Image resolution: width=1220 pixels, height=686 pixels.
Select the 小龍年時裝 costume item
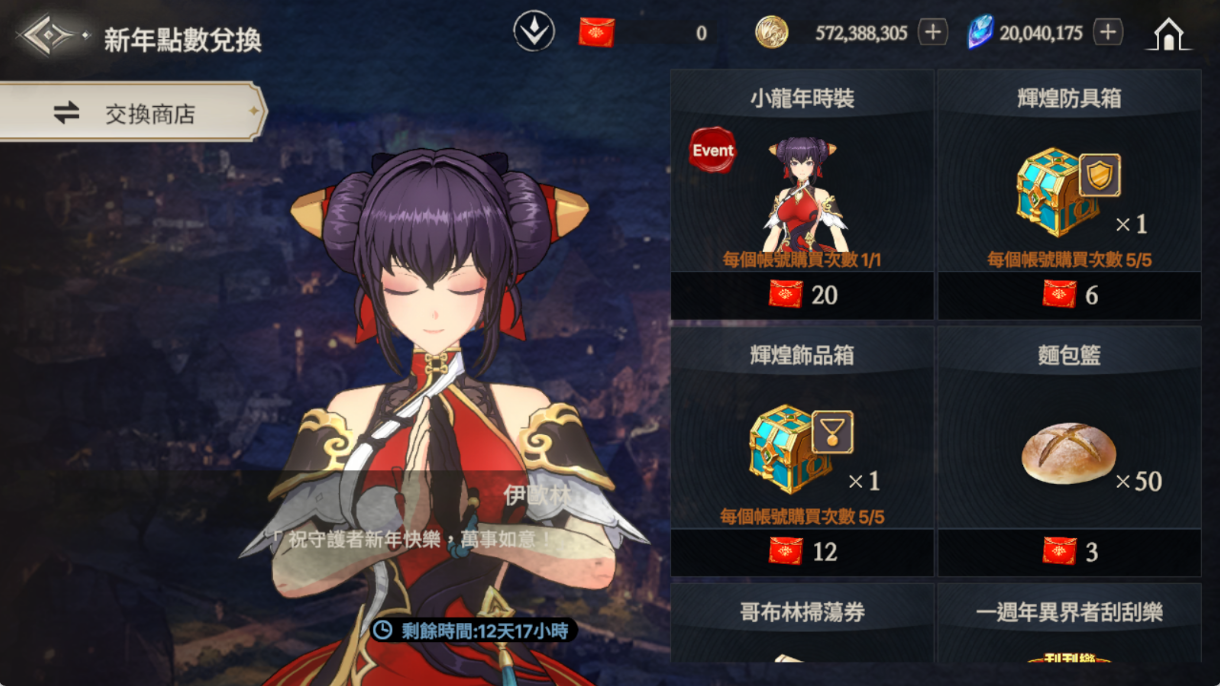802,190
